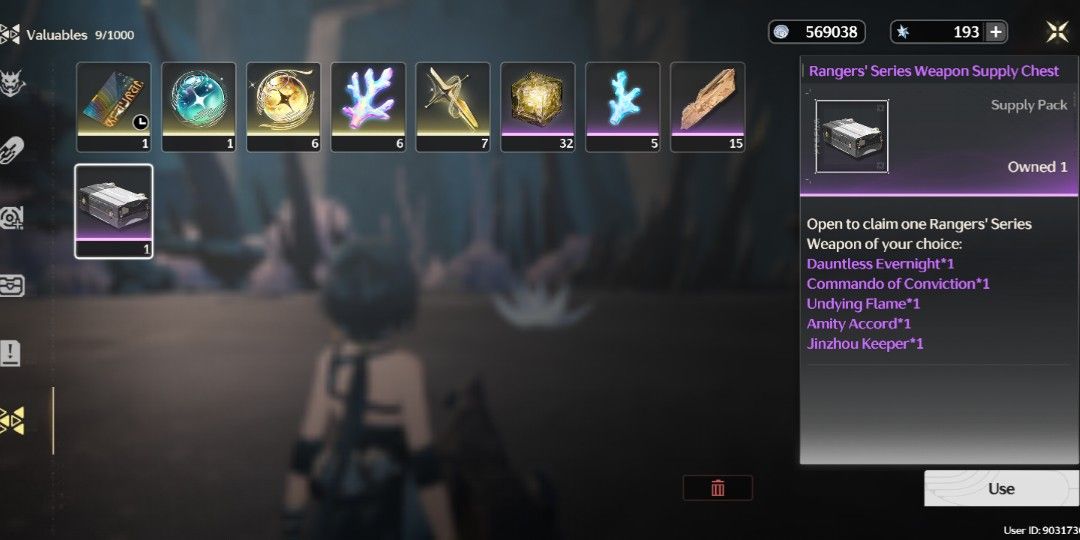The height and width of the screenshot is (540, 1080).
Task: Select the glowing gold cube item
Action: click(538, 106)
